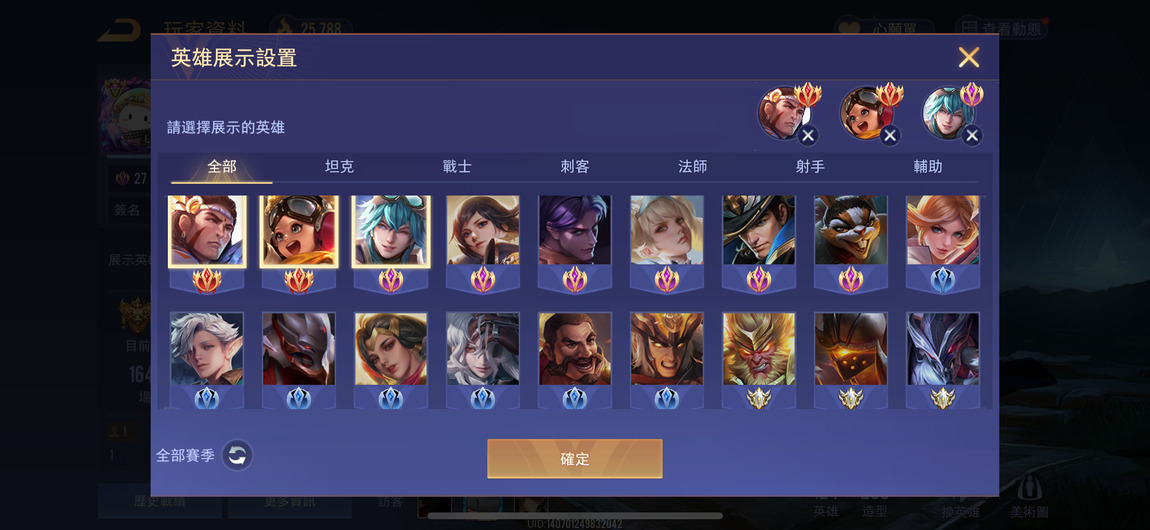Choose the teal-haired hero portrait in grid
This screenshot has height=530, width=1150.
pyautogui.click(x=391, y=232)
